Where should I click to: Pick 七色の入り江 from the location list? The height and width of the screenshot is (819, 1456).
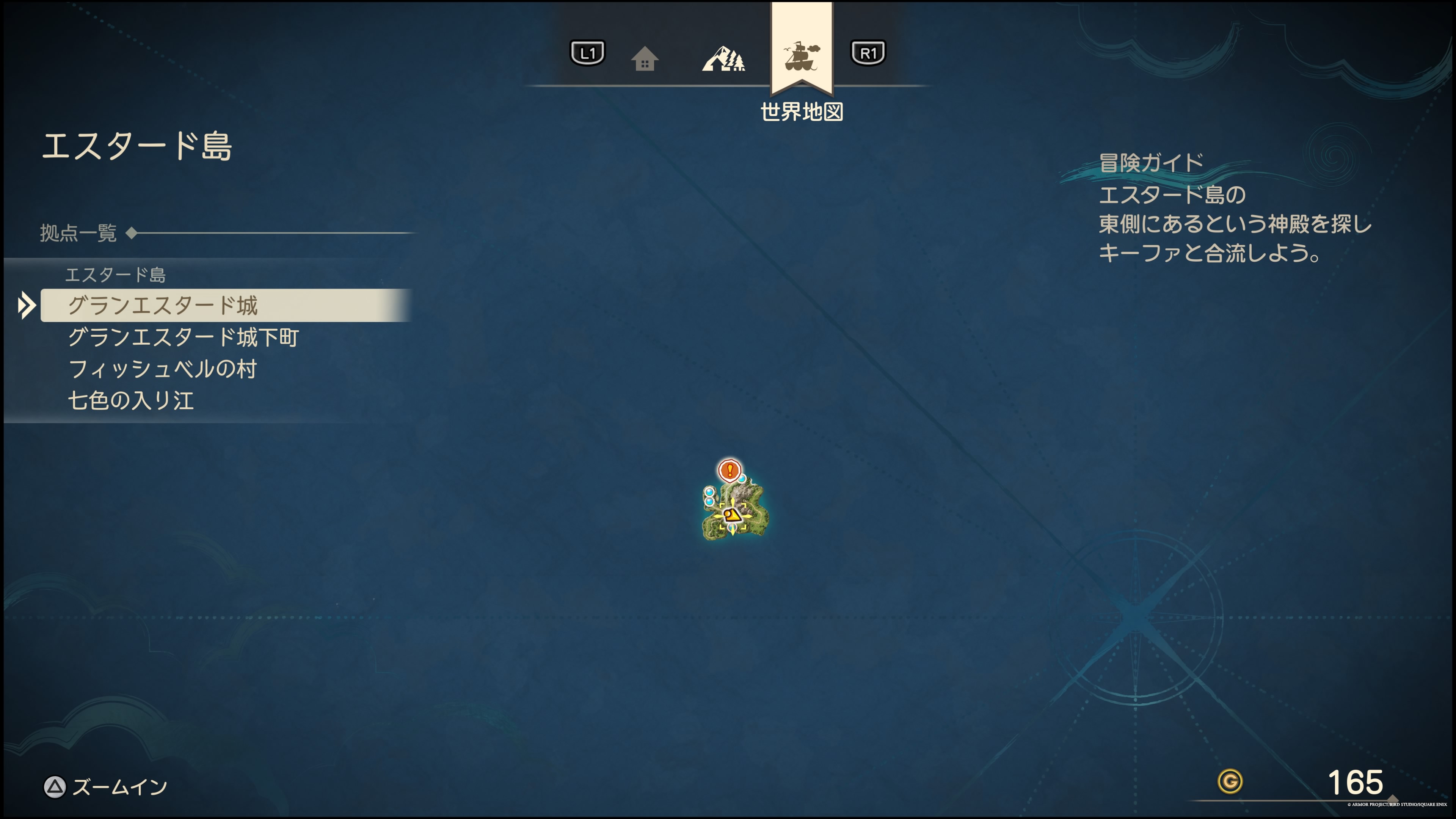(x=131, y=401)
